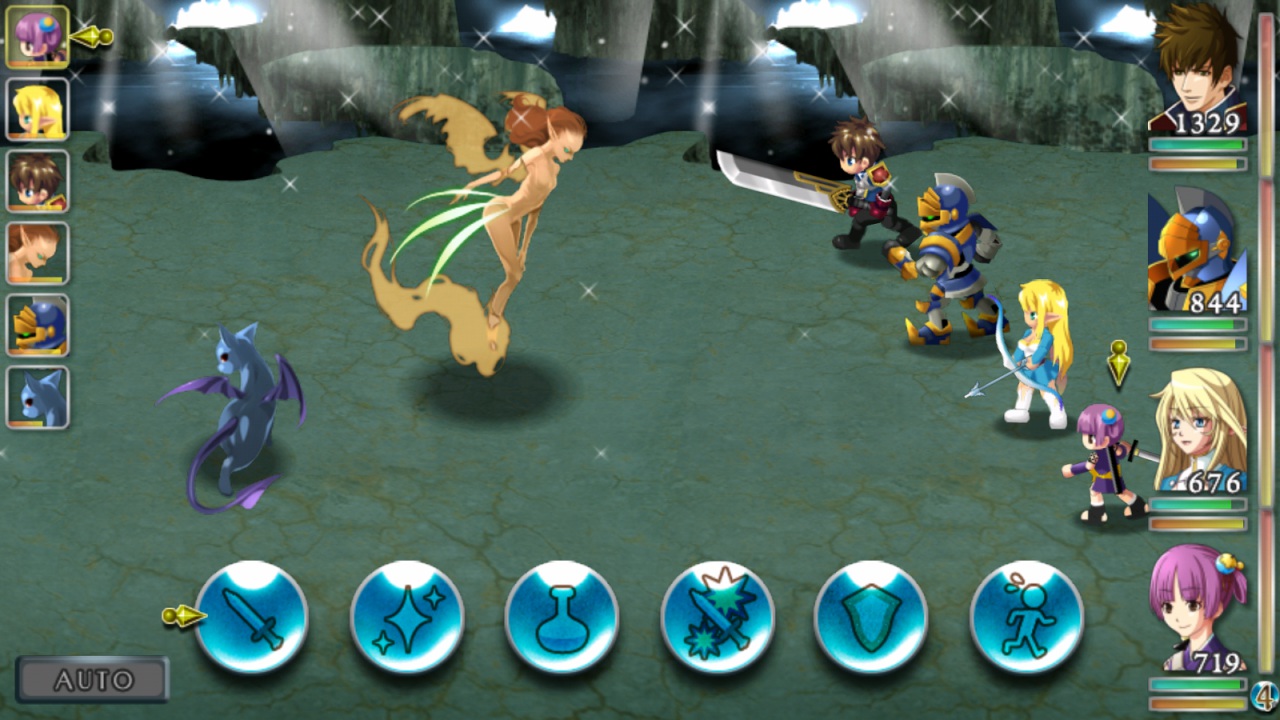1280x720 pixels.
Task: Click the blue dragon enemy icon in sidebar
Action: click(36, 396)
